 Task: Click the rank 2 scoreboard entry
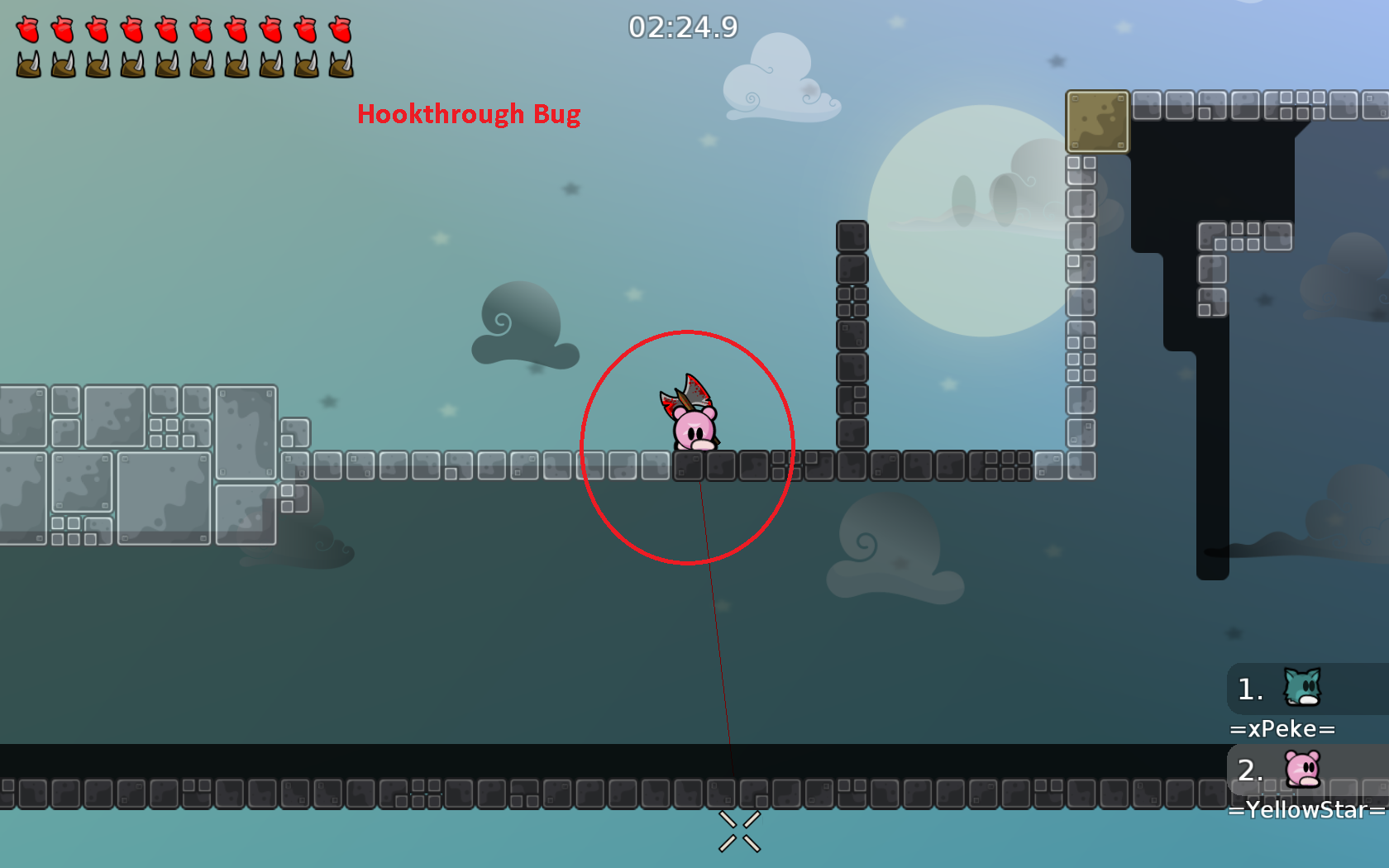tap(1250, 771)
